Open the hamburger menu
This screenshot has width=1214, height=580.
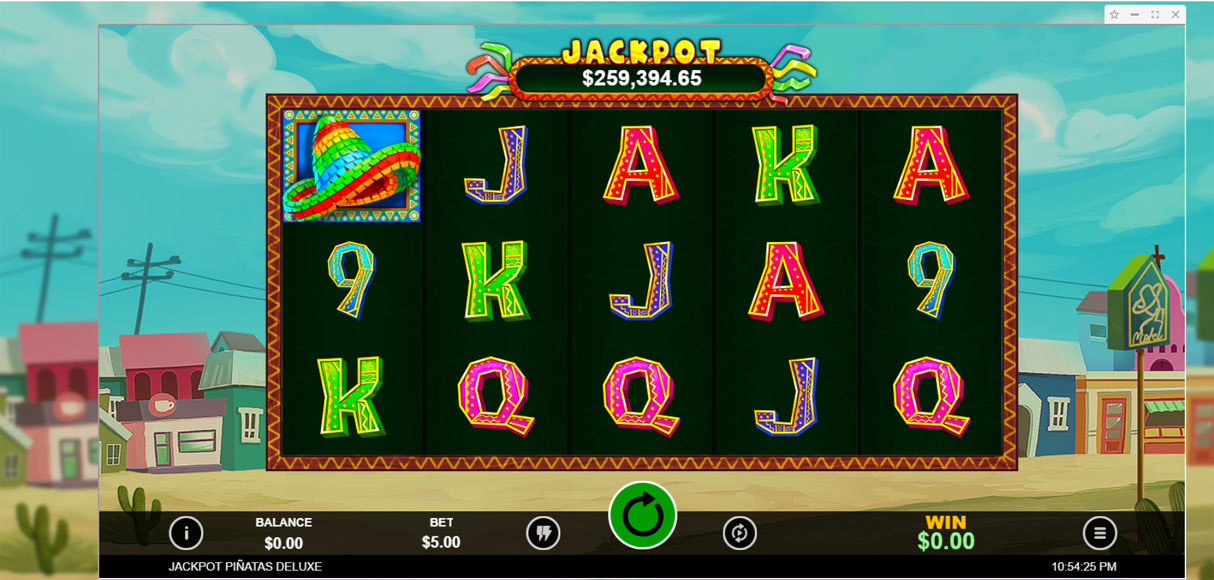[1100, 533]
